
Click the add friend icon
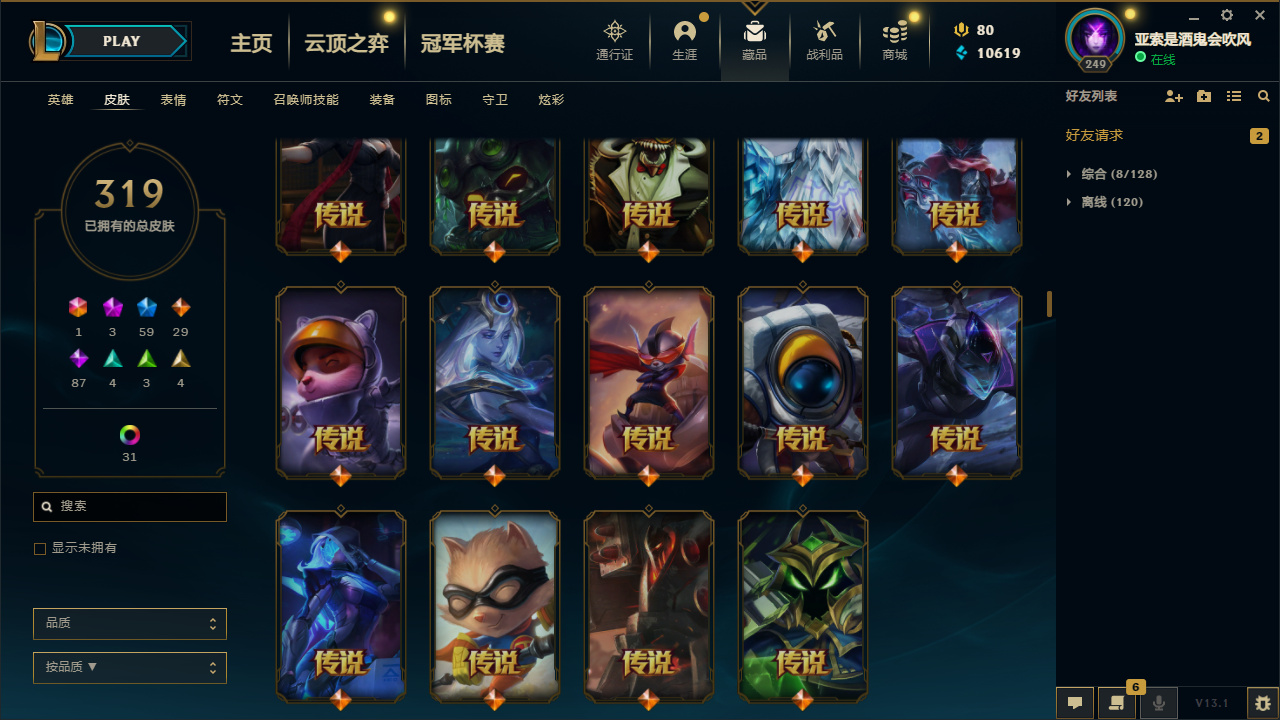click(x=1173, y=96)
